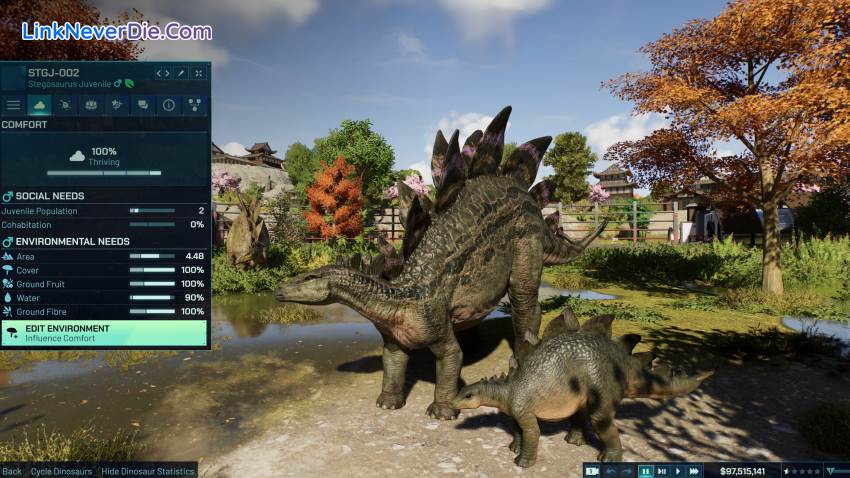Switch to the info circle tab
This screenshot has height=478, width=850.
(x=168, y=104)
